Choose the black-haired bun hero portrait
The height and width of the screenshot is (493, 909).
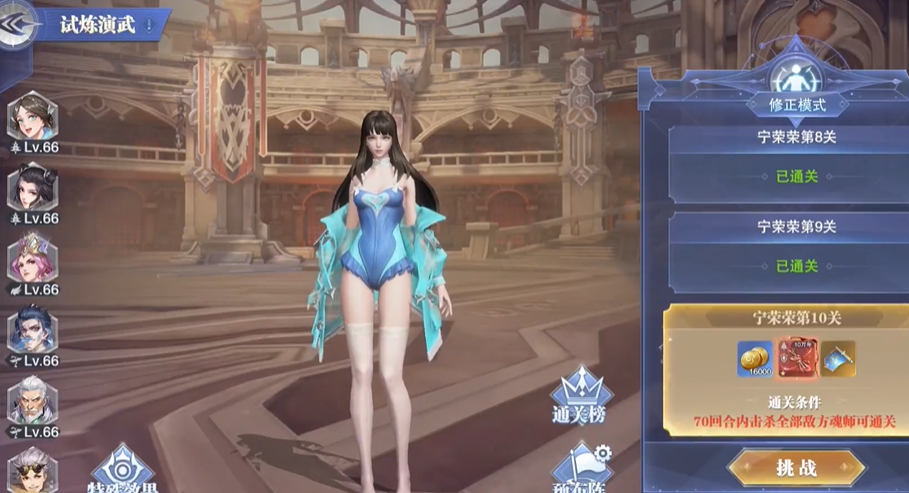click(32, 189)
